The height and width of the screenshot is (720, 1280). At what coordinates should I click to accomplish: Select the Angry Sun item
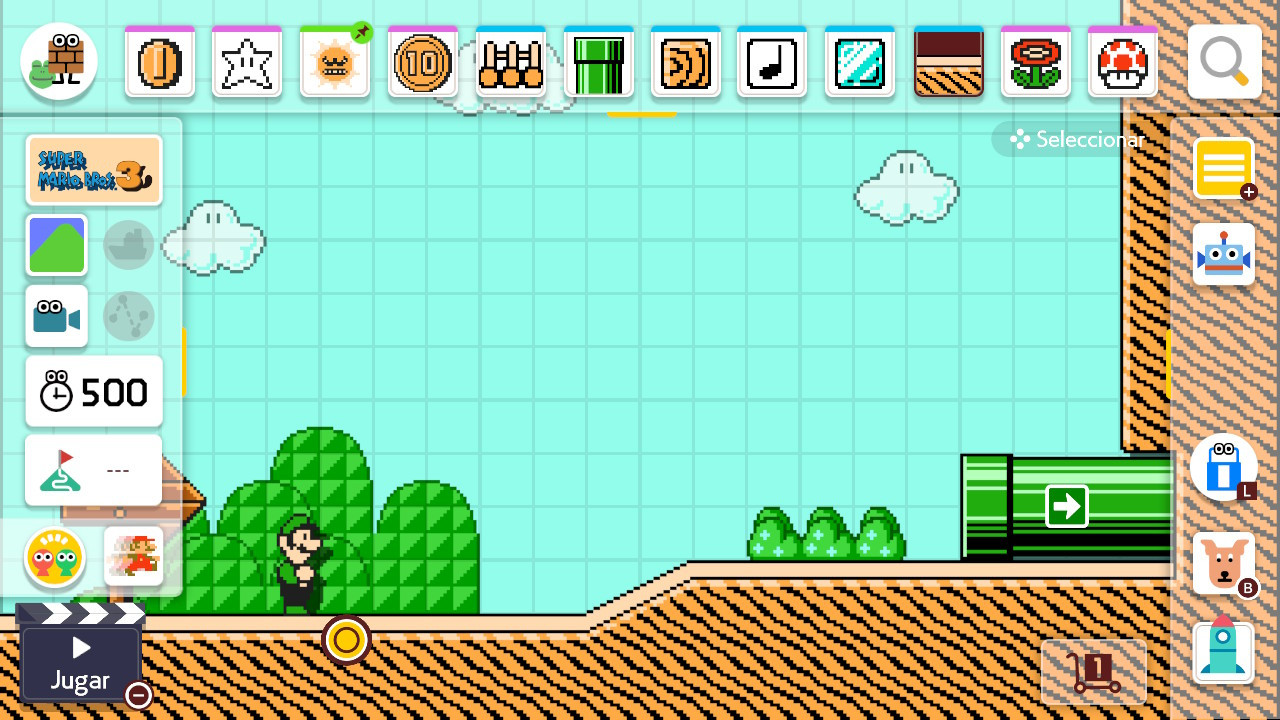(335, 62)
